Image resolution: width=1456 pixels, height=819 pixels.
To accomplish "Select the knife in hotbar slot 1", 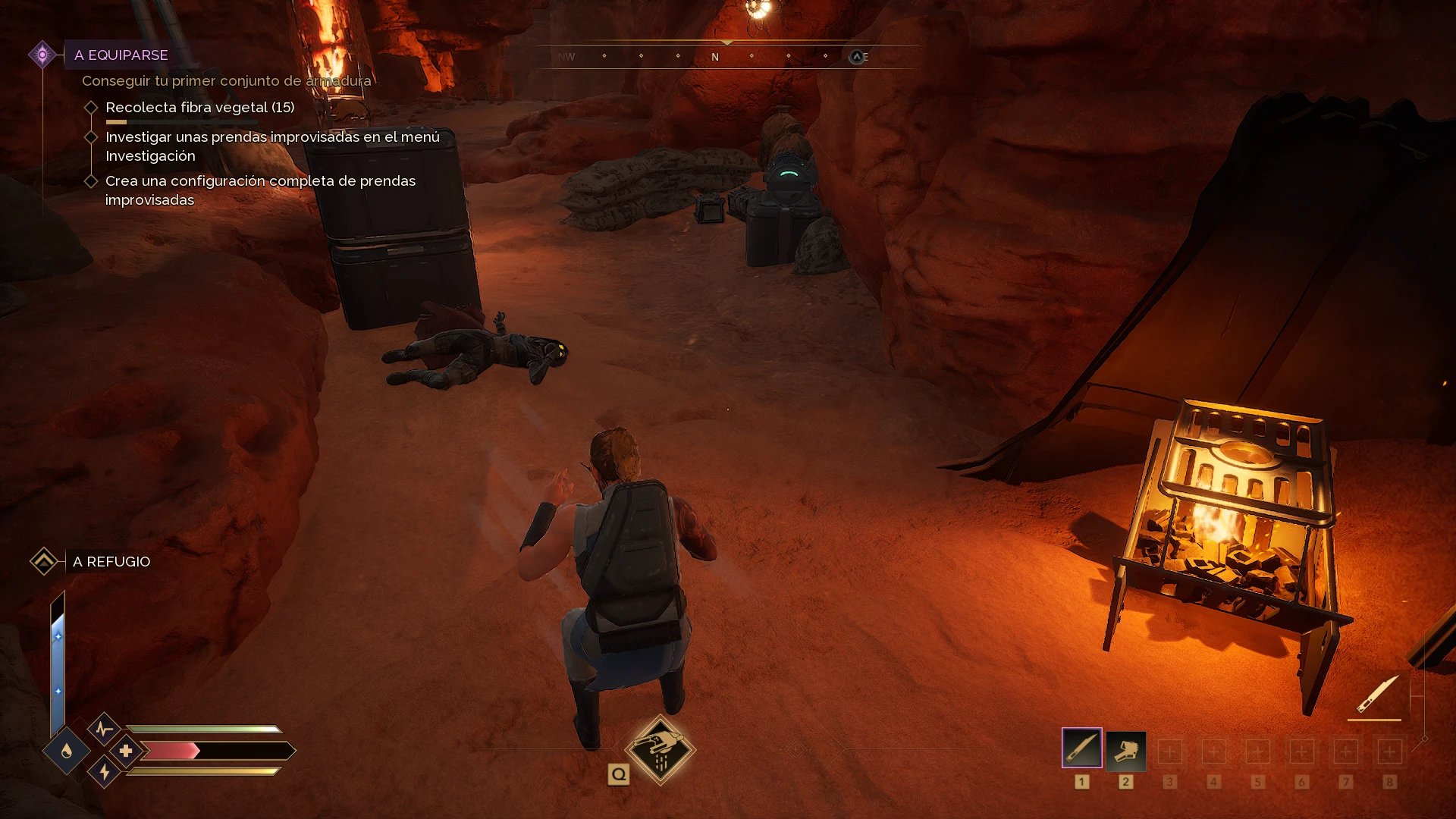I will click(x=1081, y=748).
